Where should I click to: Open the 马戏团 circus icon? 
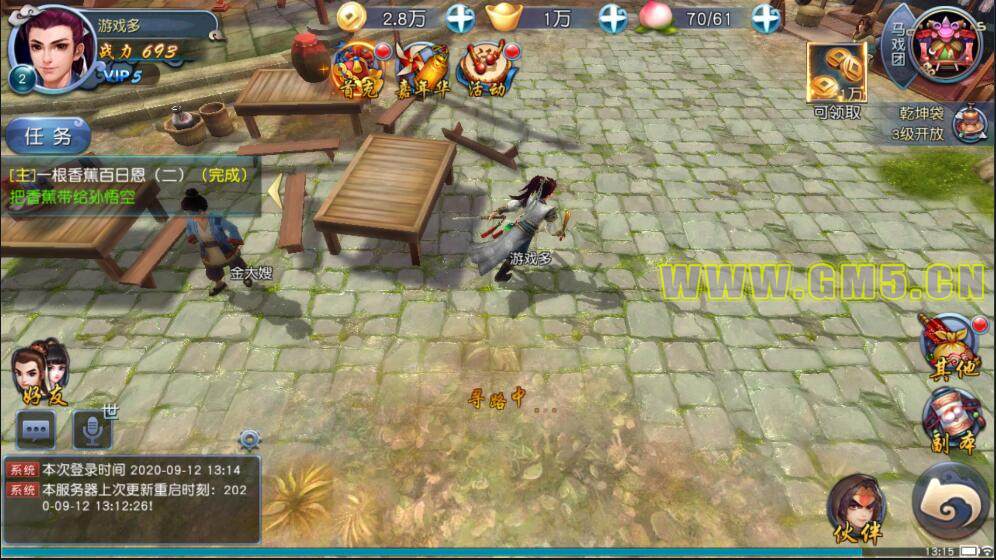click(944, 45)
